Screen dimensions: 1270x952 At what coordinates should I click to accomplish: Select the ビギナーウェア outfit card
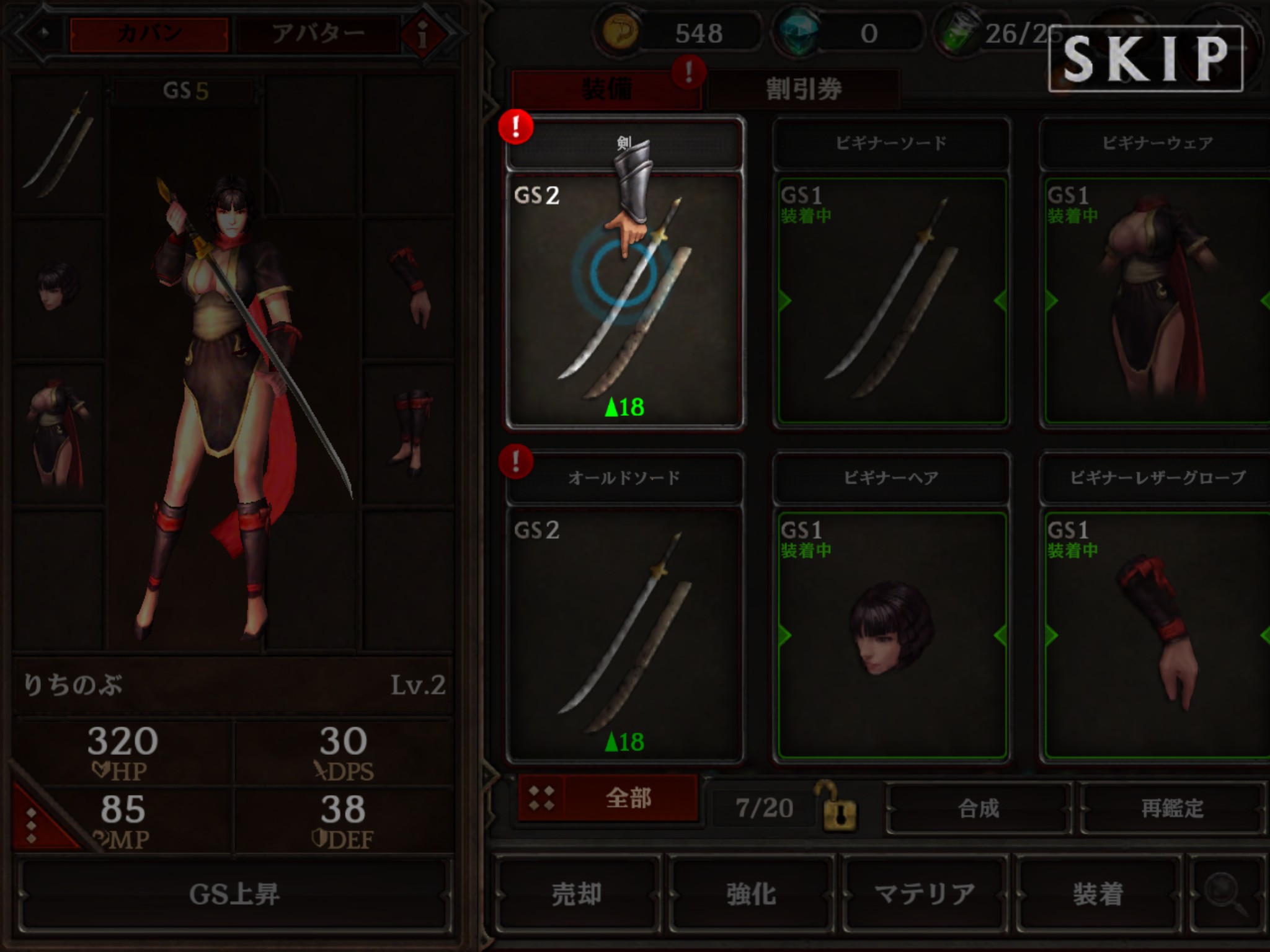pyautogui.click(x=1157, y=301)
